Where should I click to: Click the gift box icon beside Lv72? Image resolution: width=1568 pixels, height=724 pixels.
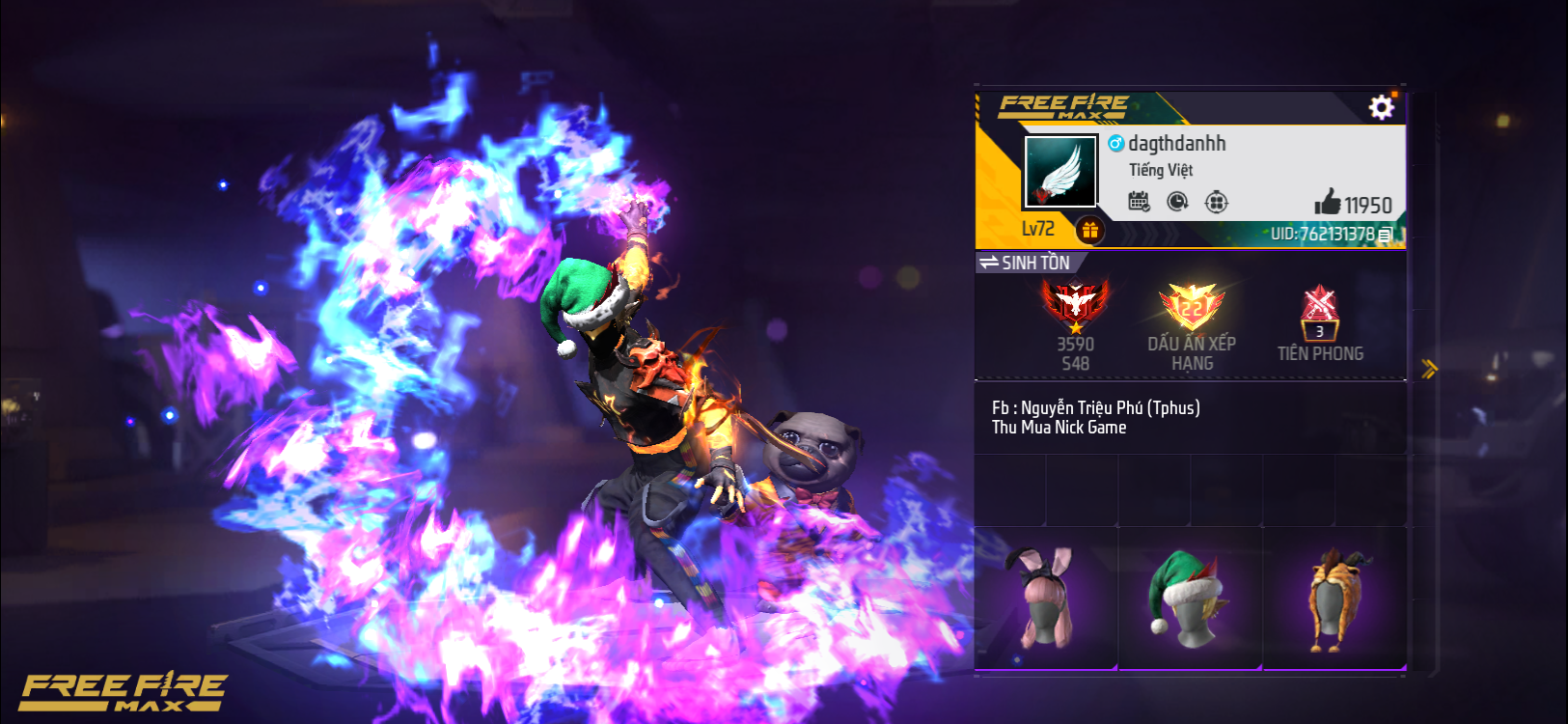coord(1090,230)
